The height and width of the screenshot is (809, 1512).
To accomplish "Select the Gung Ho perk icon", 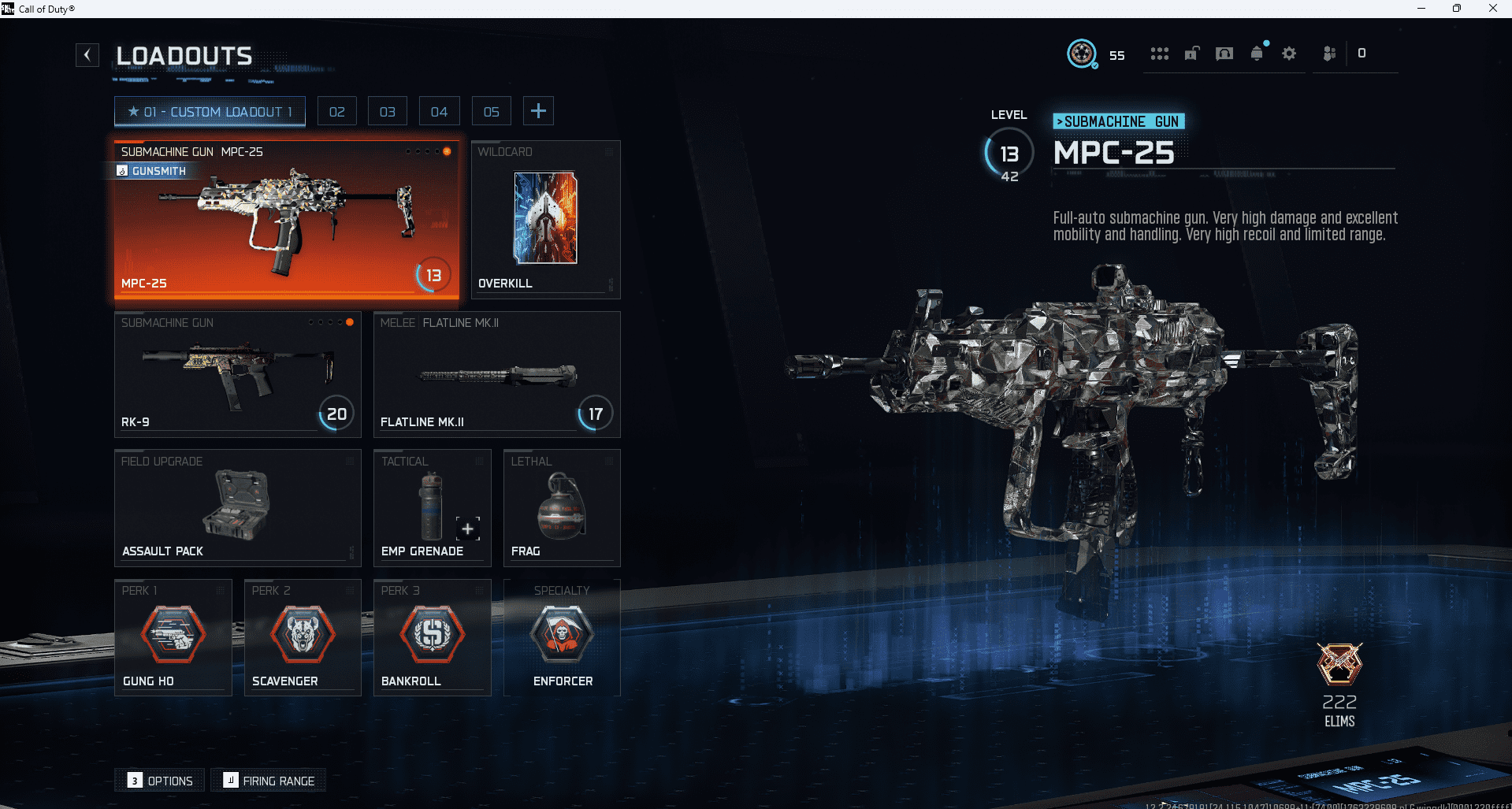I will pos(173,634).
